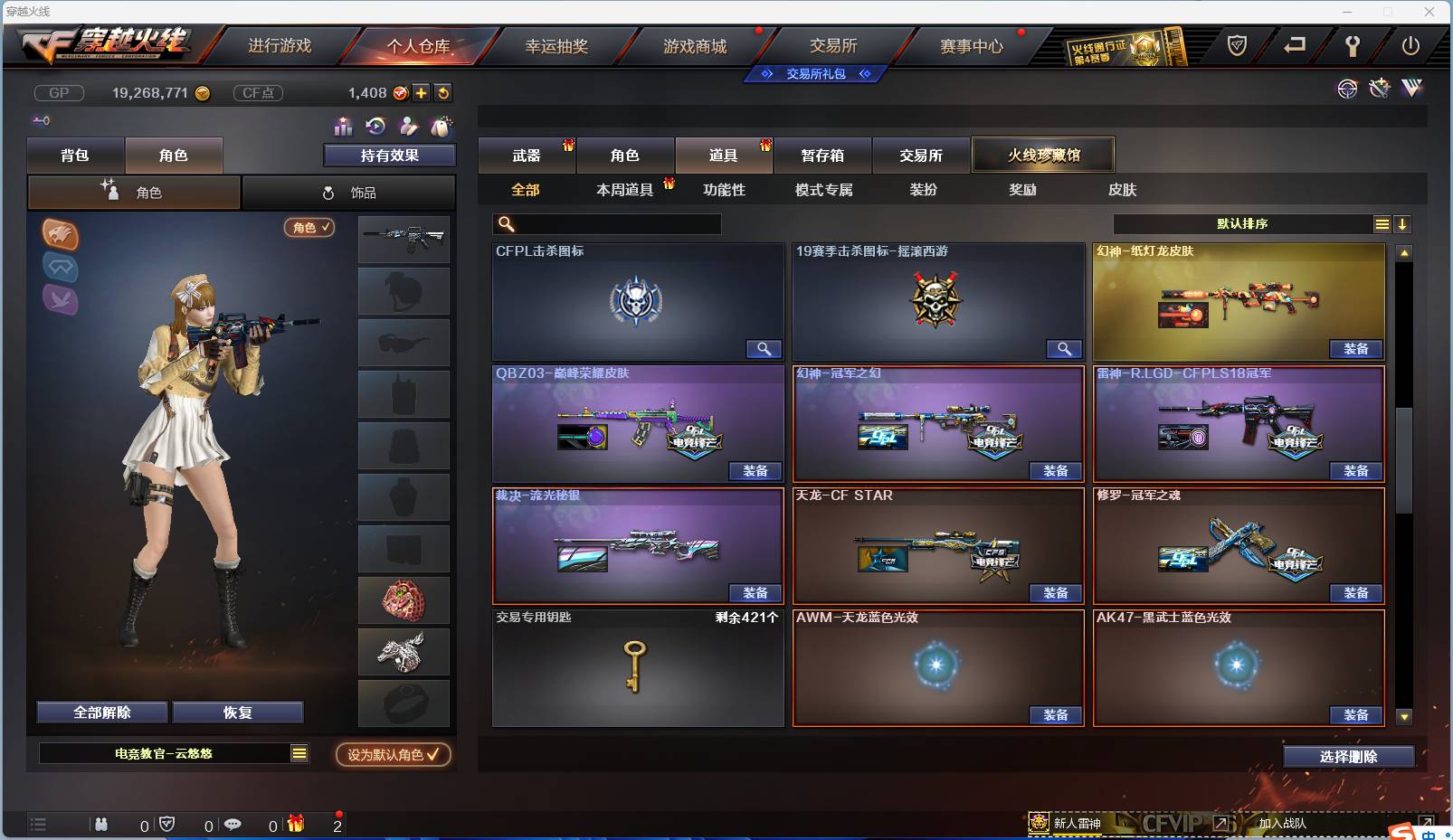Open the crosshair settings icon at top right
The image size is (1453, 840).
(1348, 90)
